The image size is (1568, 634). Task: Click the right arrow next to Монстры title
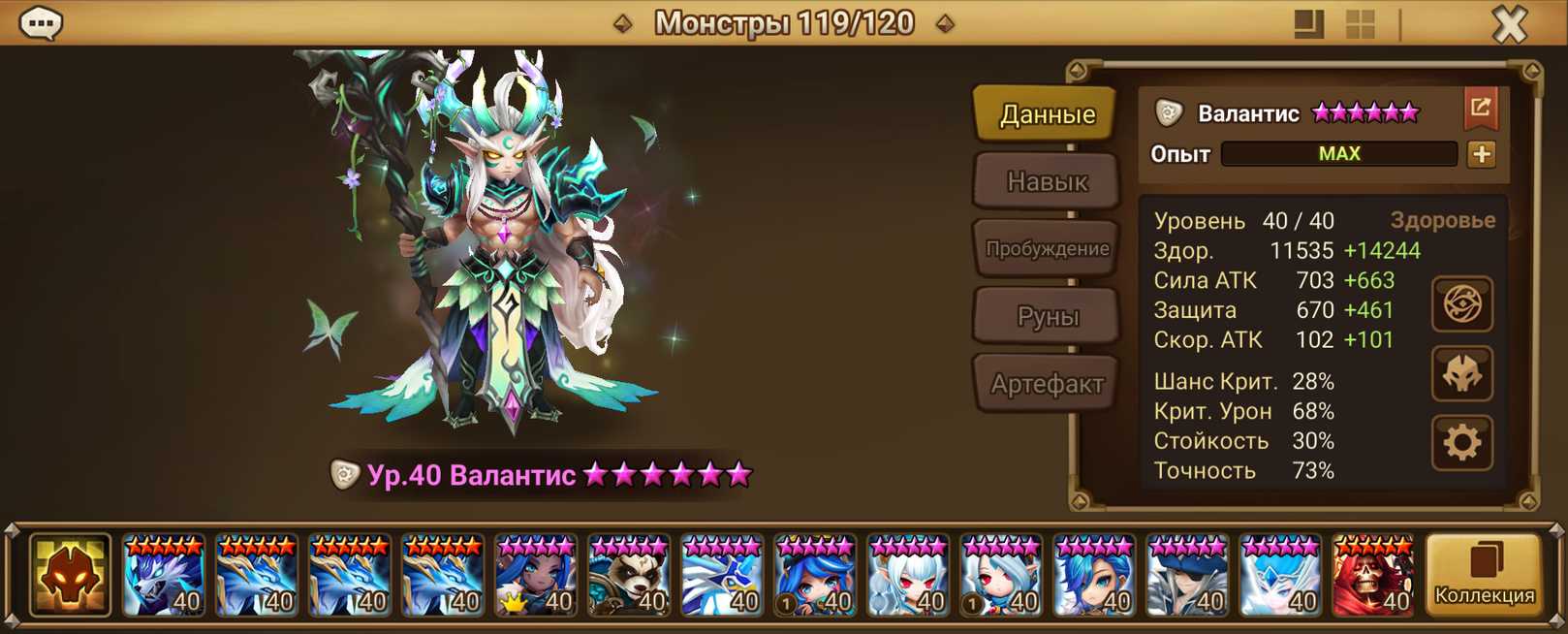(945, 23)
